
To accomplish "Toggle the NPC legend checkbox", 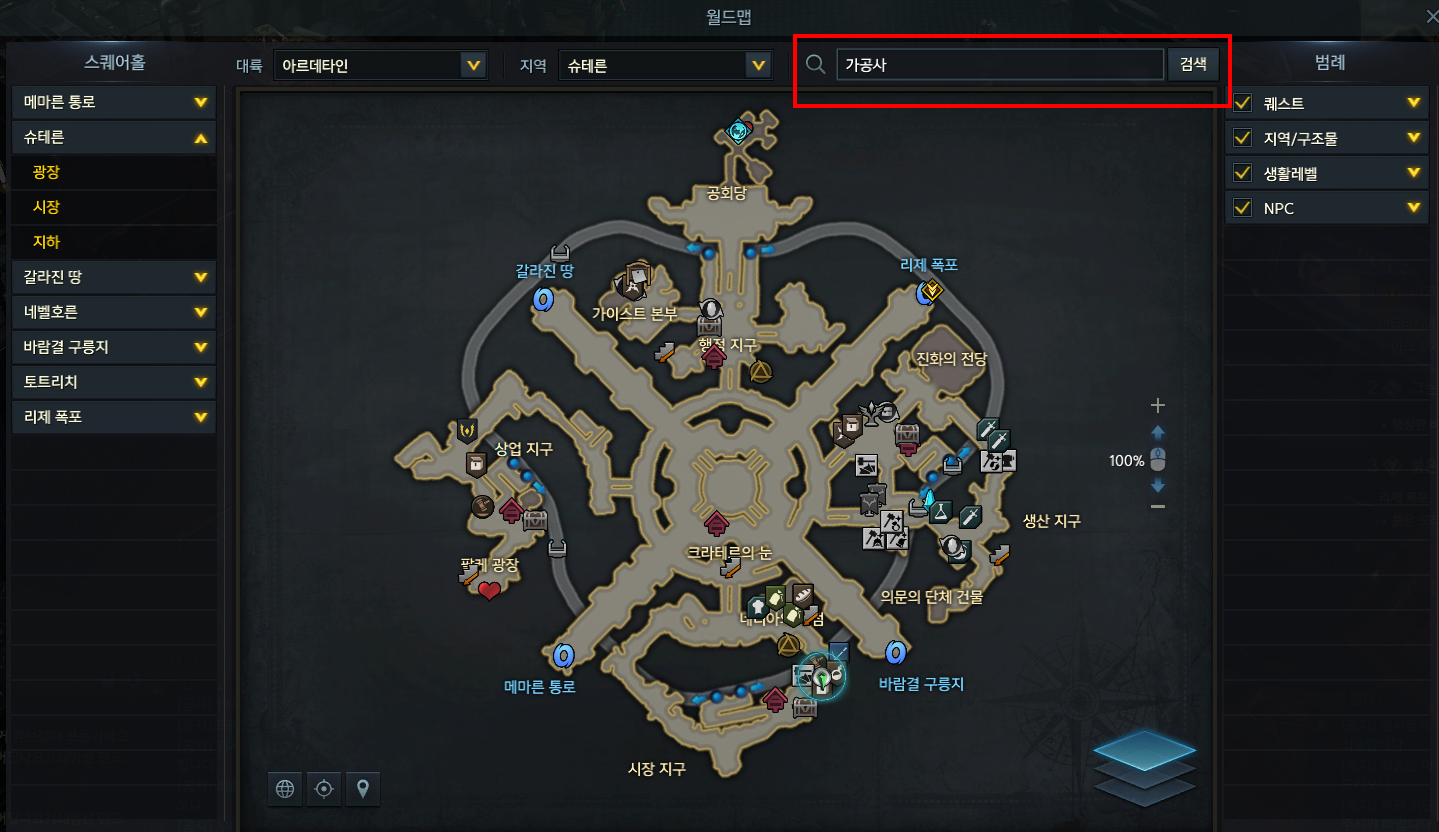I will 1243,208.
